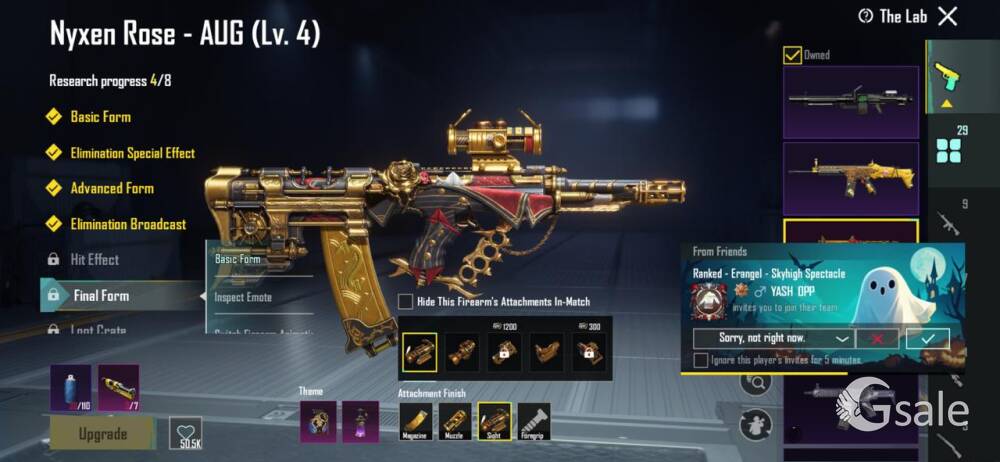Tick Hide This Firearm's Attachments In-Match
This screenshot has height=462, width=1000.
click(x=406, y=301)
